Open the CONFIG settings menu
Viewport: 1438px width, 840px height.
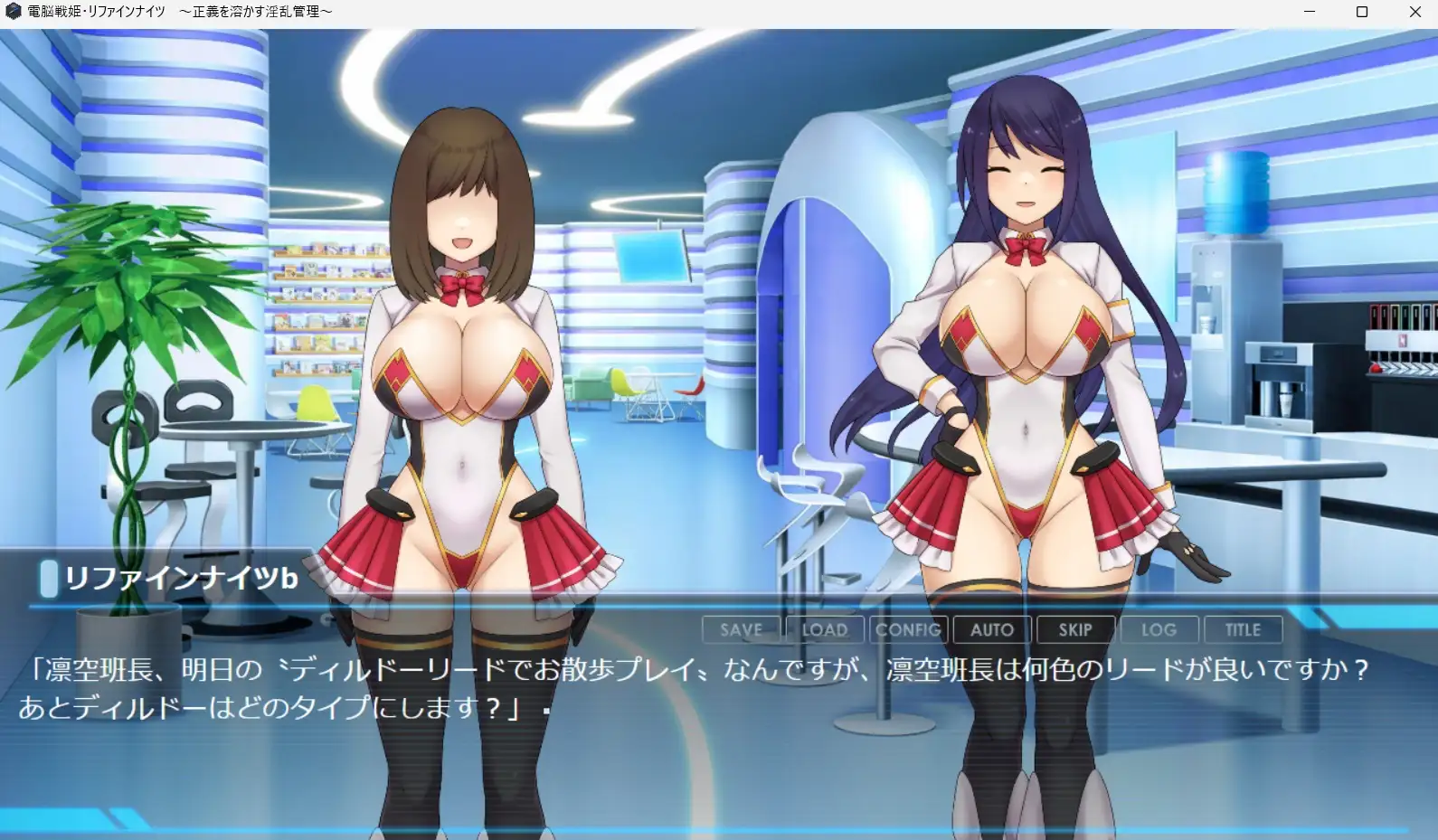click(x=908, y=629)
